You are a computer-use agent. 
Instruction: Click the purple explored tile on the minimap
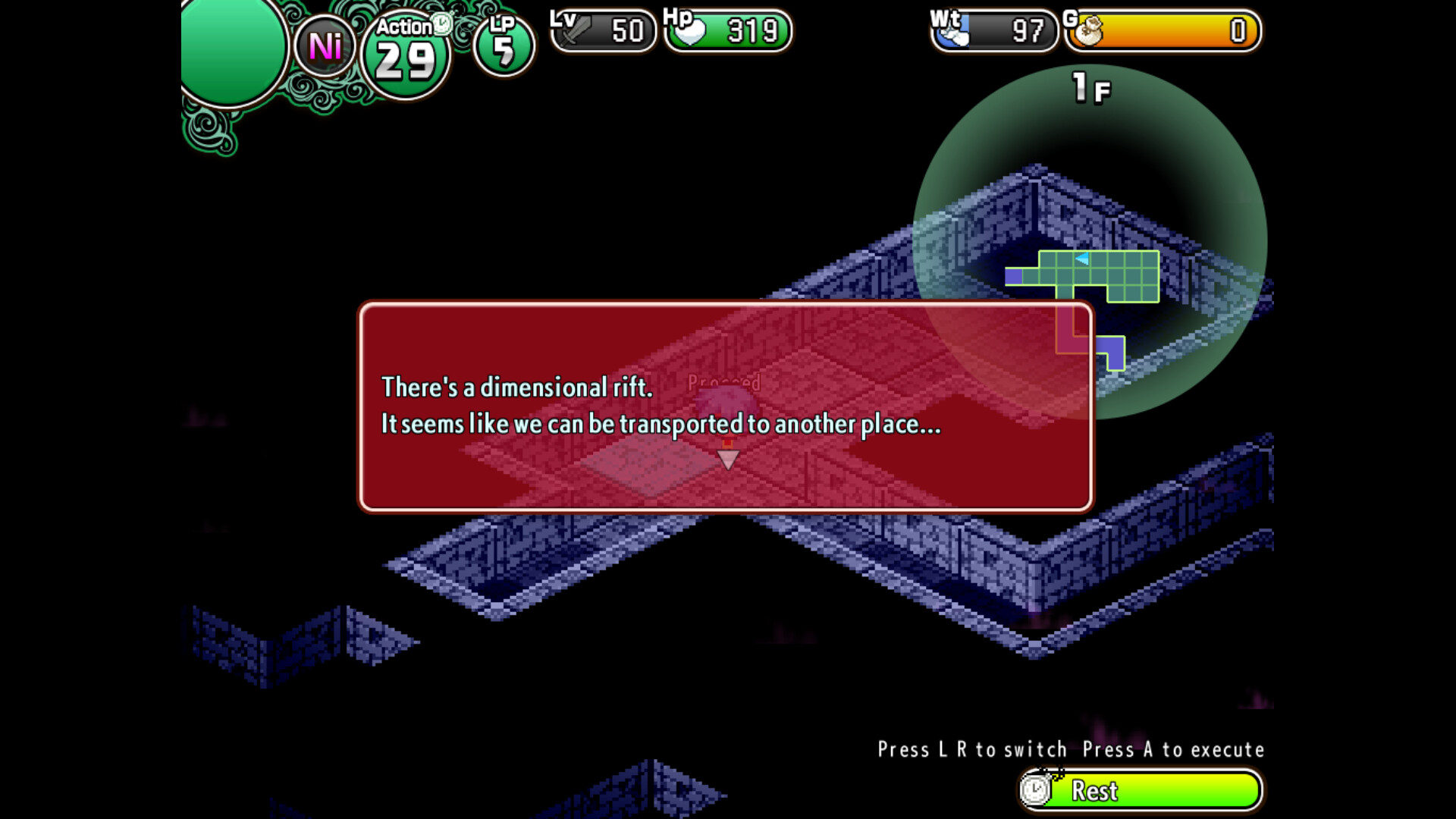(1014, 275)
